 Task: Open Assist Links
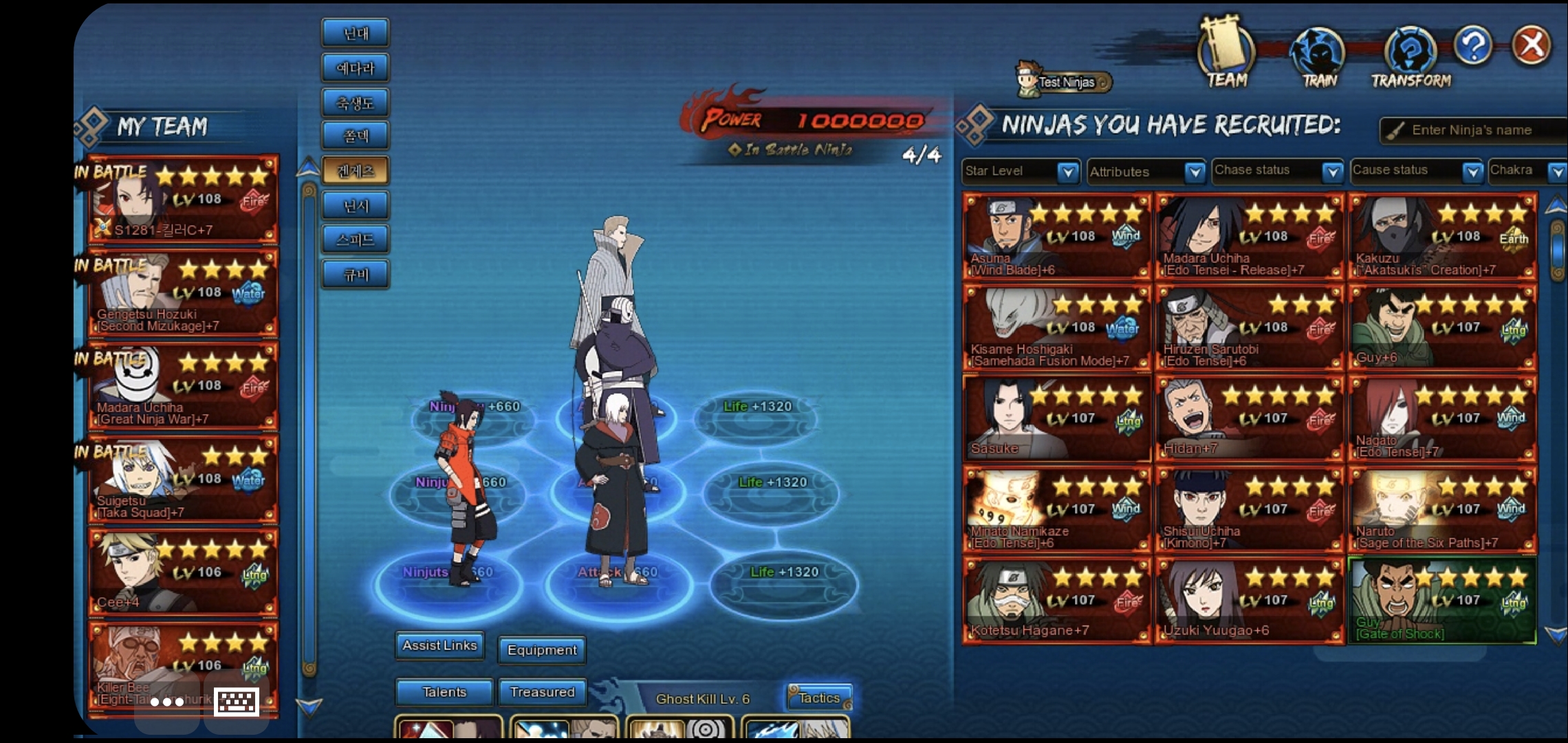click(x=439, y=646)
